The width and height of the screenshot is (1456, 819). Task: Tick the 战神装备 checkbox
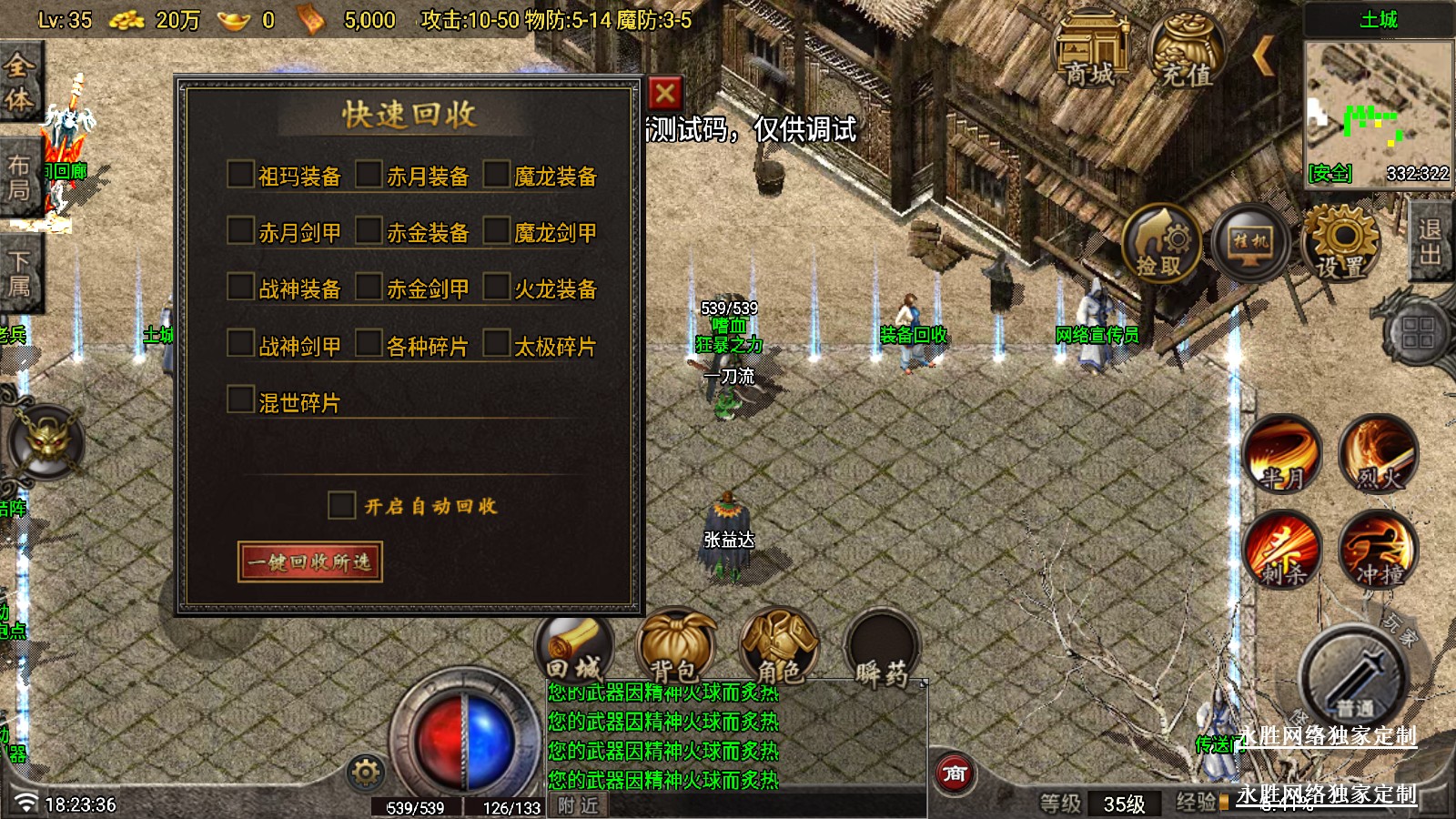[240, 288]
